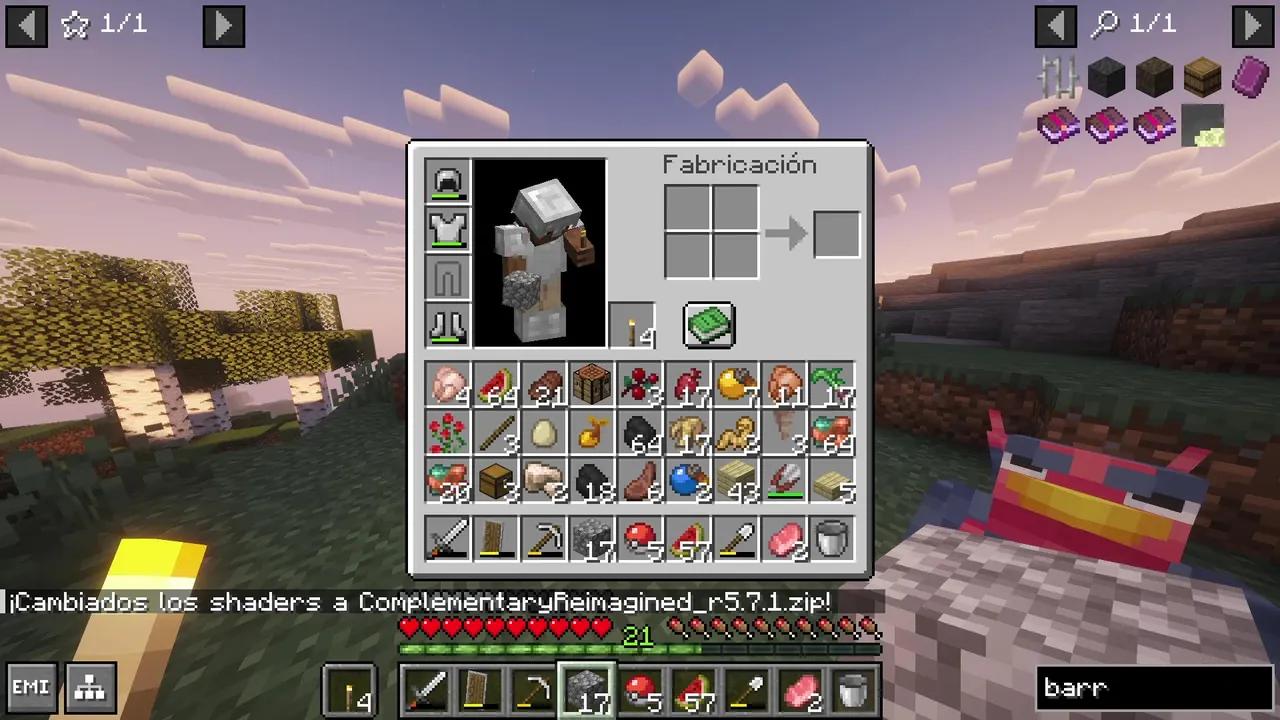Pick up the pink dye in the EMI panel
Image resolution: width=1280 pixels, height=720 pixels.
coord(1249,78)
